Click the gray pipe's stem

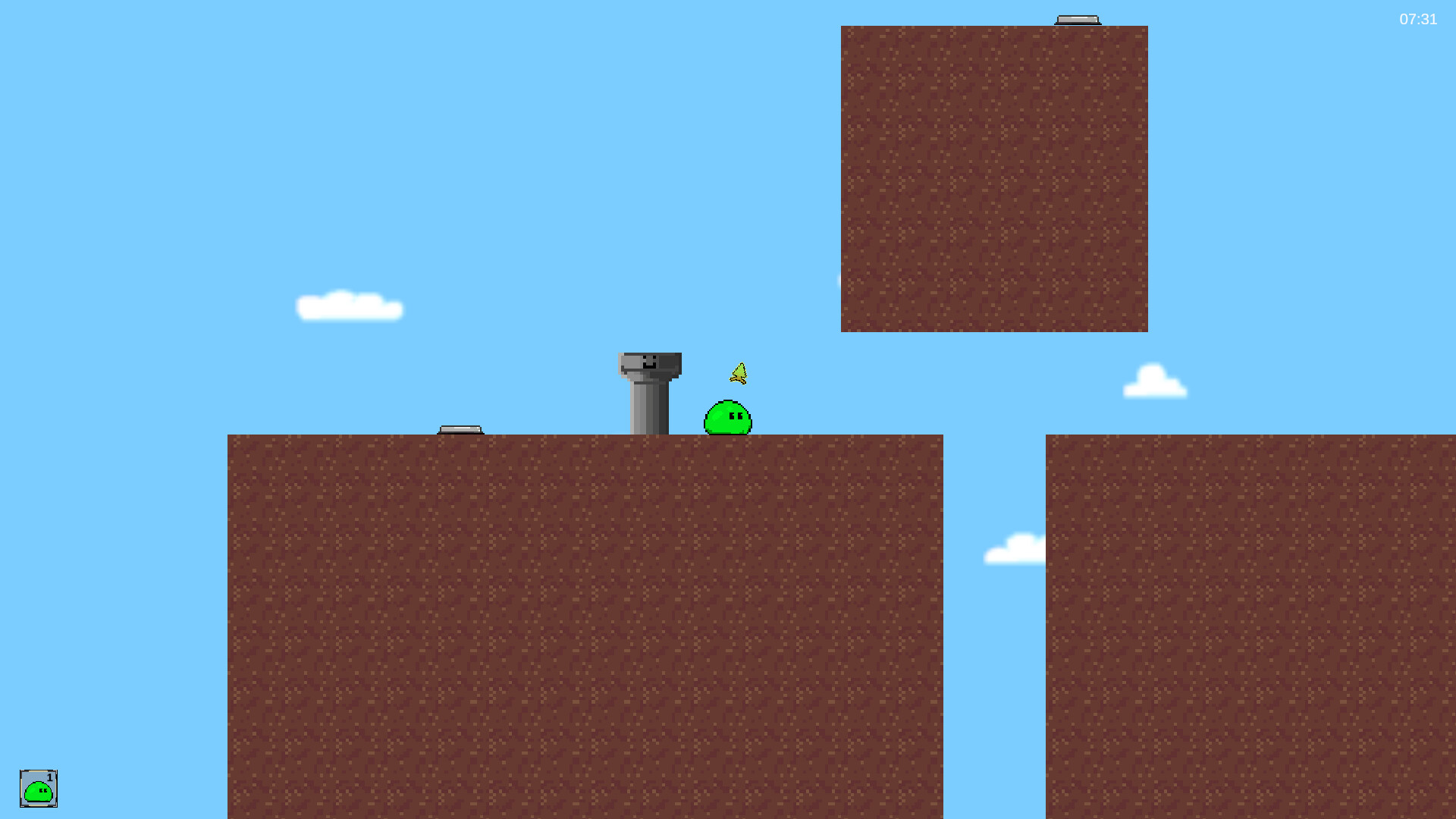coord(648,406)
